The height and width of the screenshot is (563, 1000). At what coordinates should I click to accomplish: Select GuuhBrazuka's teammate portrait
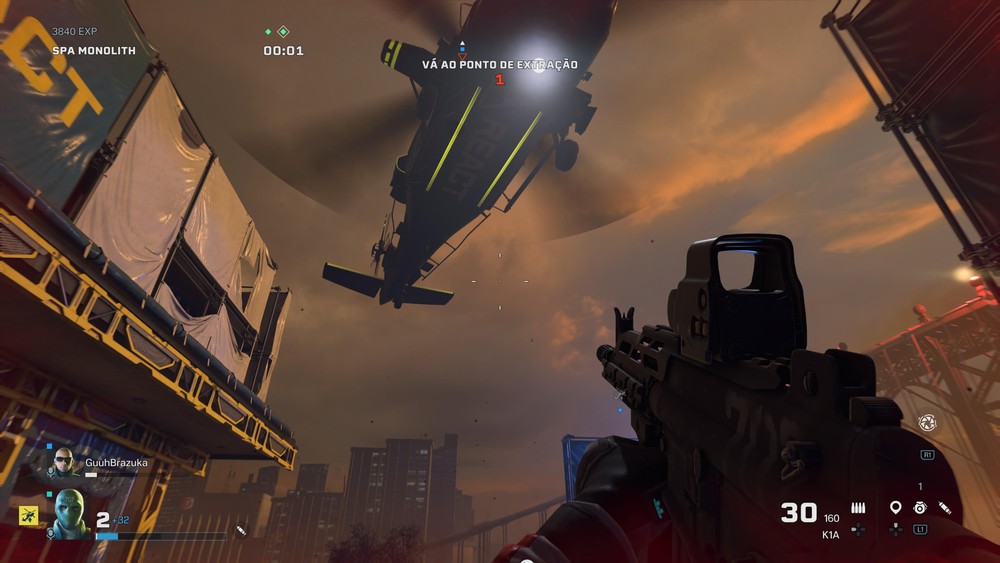point(65,464)
